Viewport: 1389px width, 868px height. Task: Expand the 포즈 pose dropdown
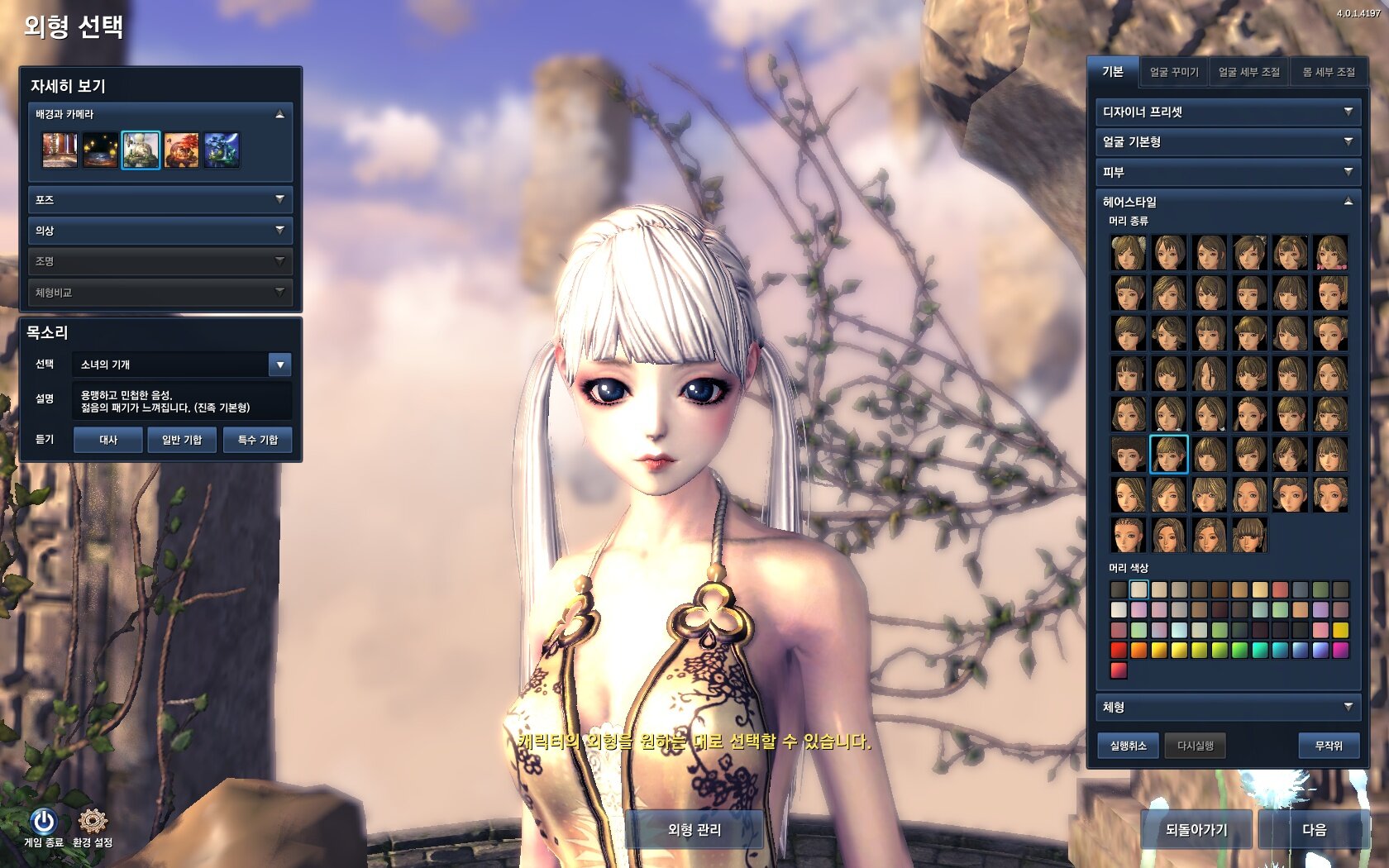[160, 200]
